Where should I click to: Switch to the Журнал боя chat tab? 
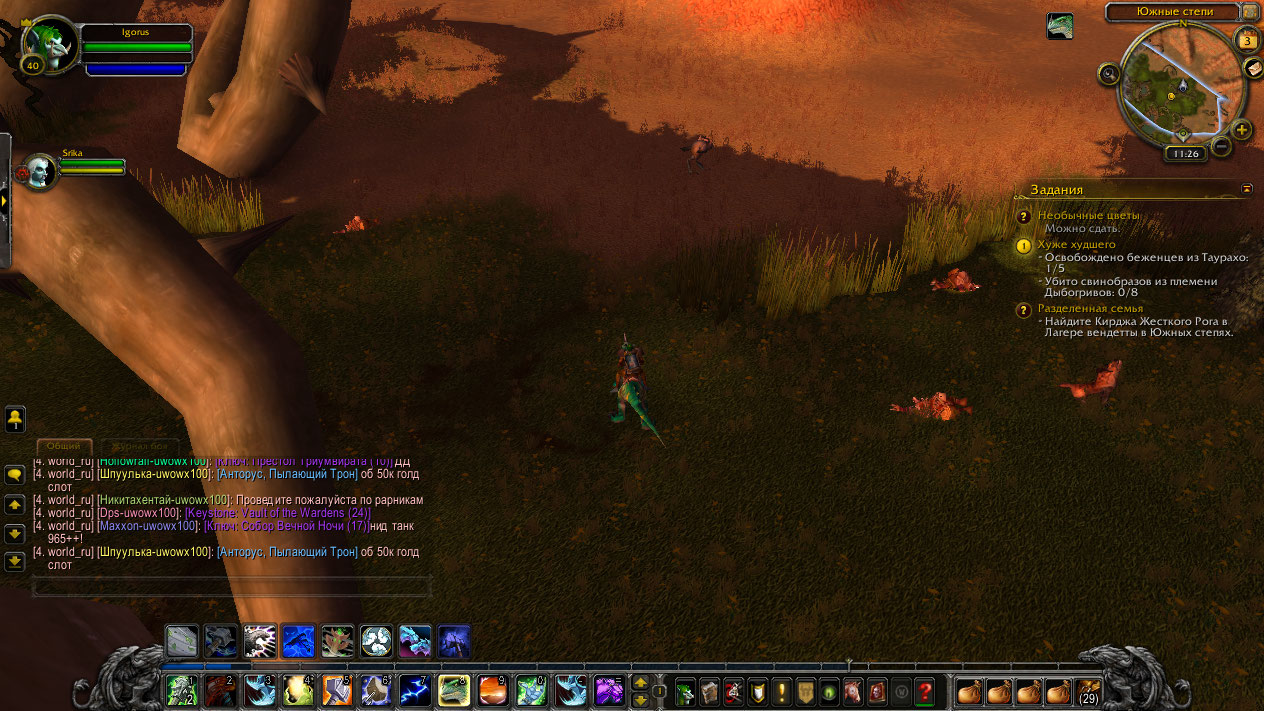[x=139, y=446]
